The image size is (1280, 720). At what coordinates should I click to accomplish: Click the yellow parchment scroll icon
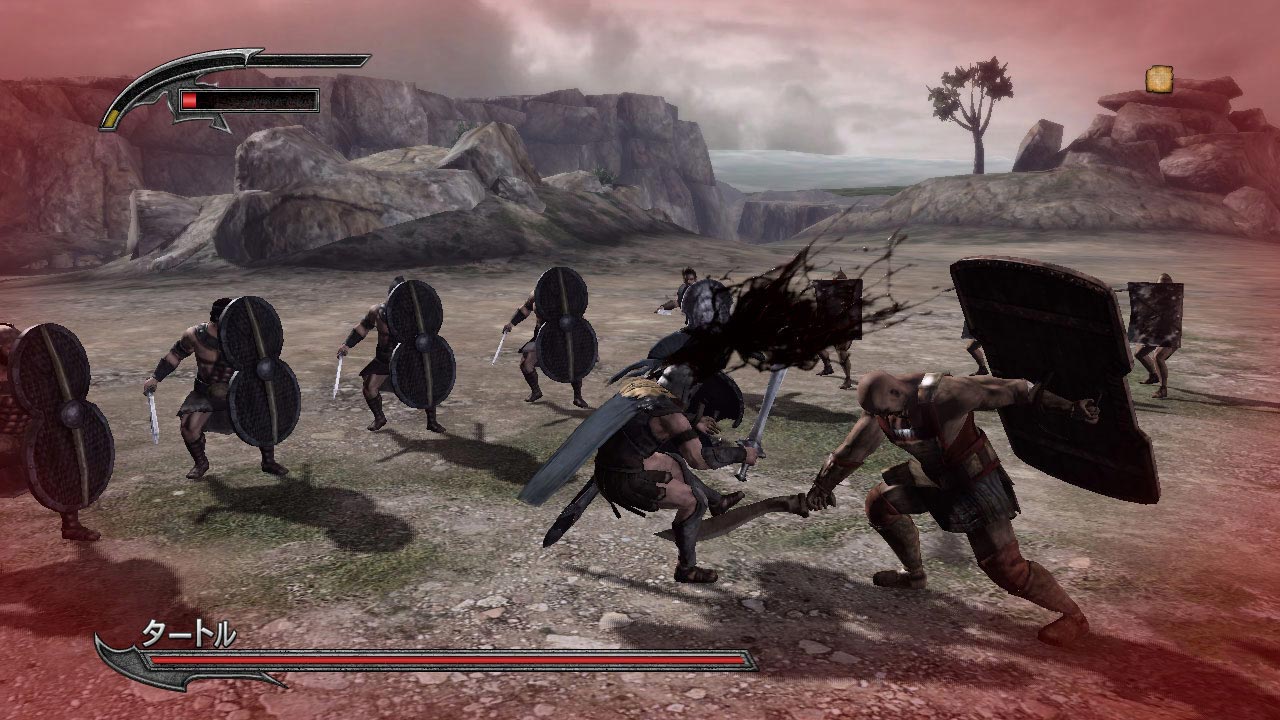coord(1160,79)
